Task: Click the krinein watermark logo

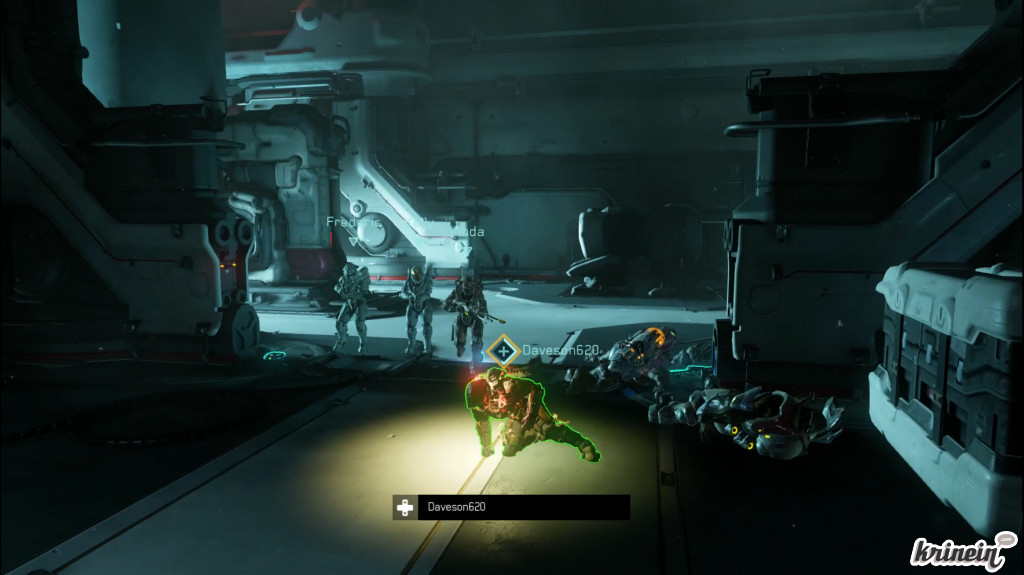Action: (962, 549)
